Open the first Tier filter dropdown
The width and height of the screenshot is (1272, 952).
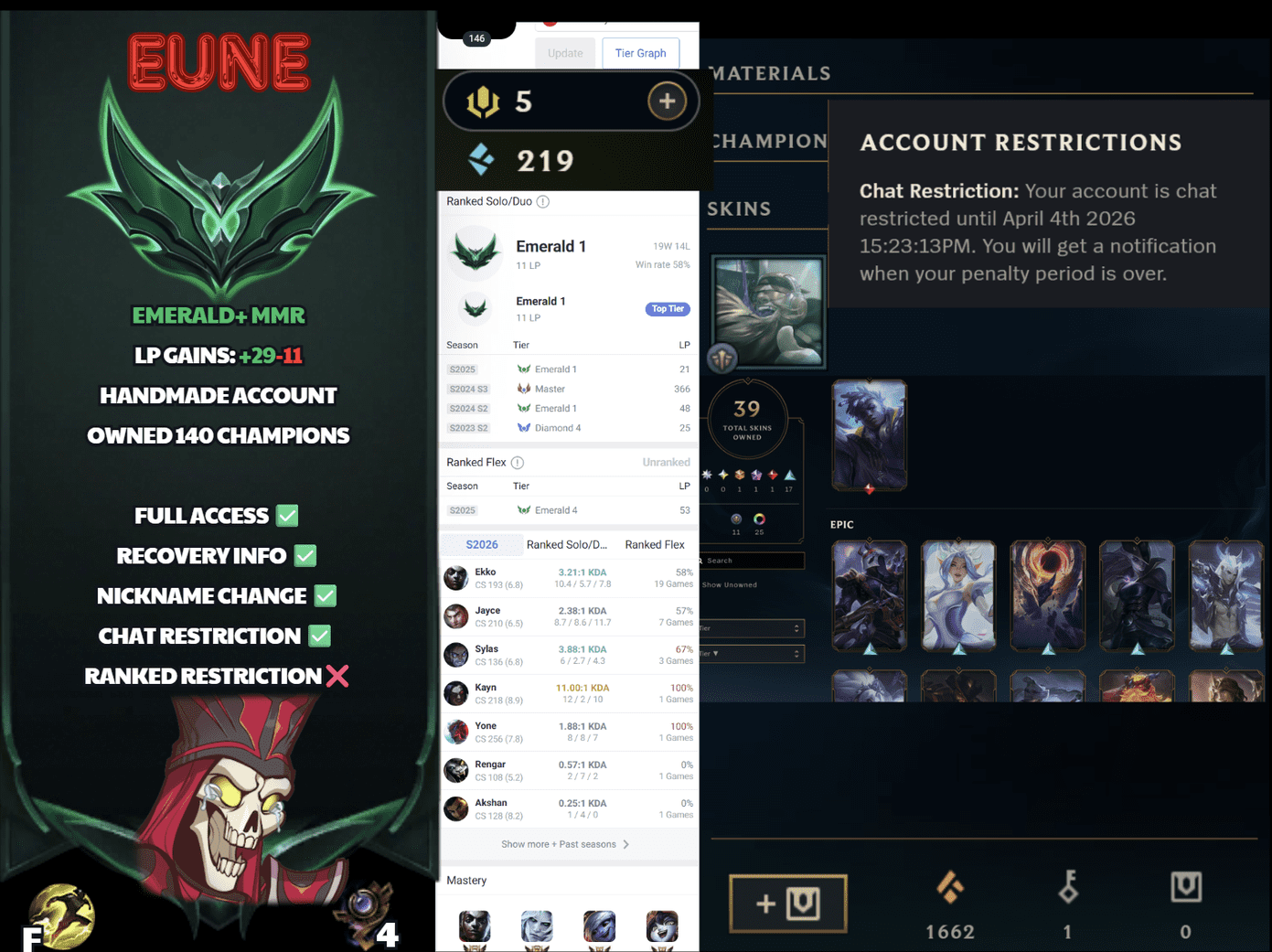[x=750, y=628]
